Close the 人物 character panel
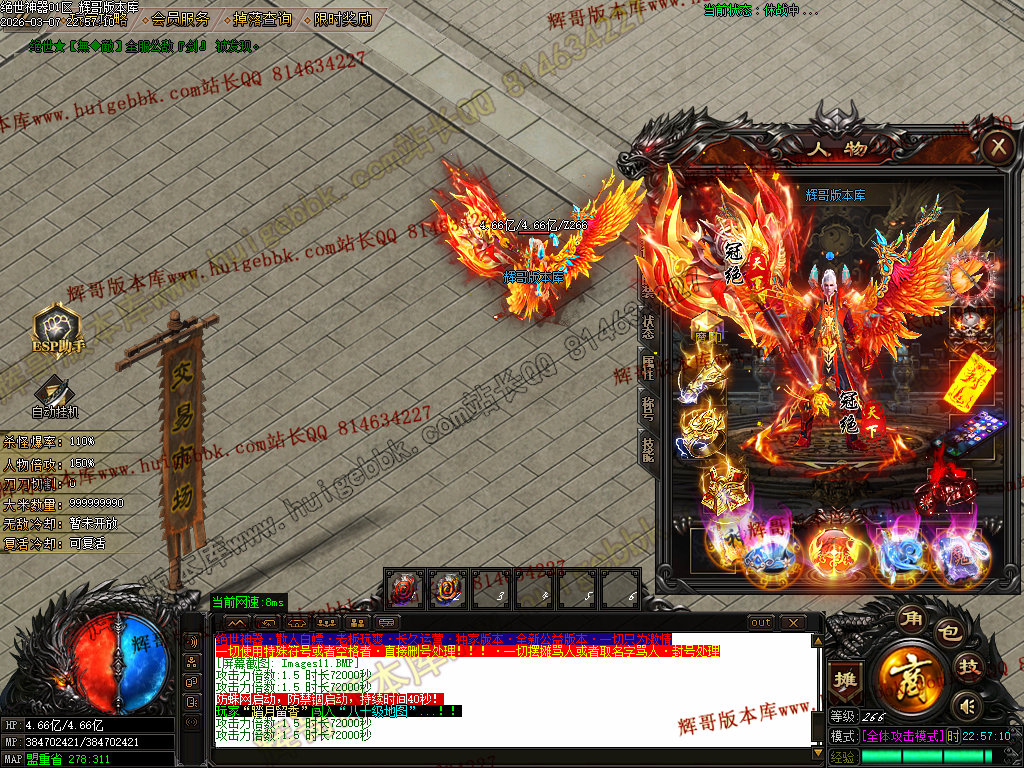Viewport: 1024px width, 768px height. tap(997, 149)
